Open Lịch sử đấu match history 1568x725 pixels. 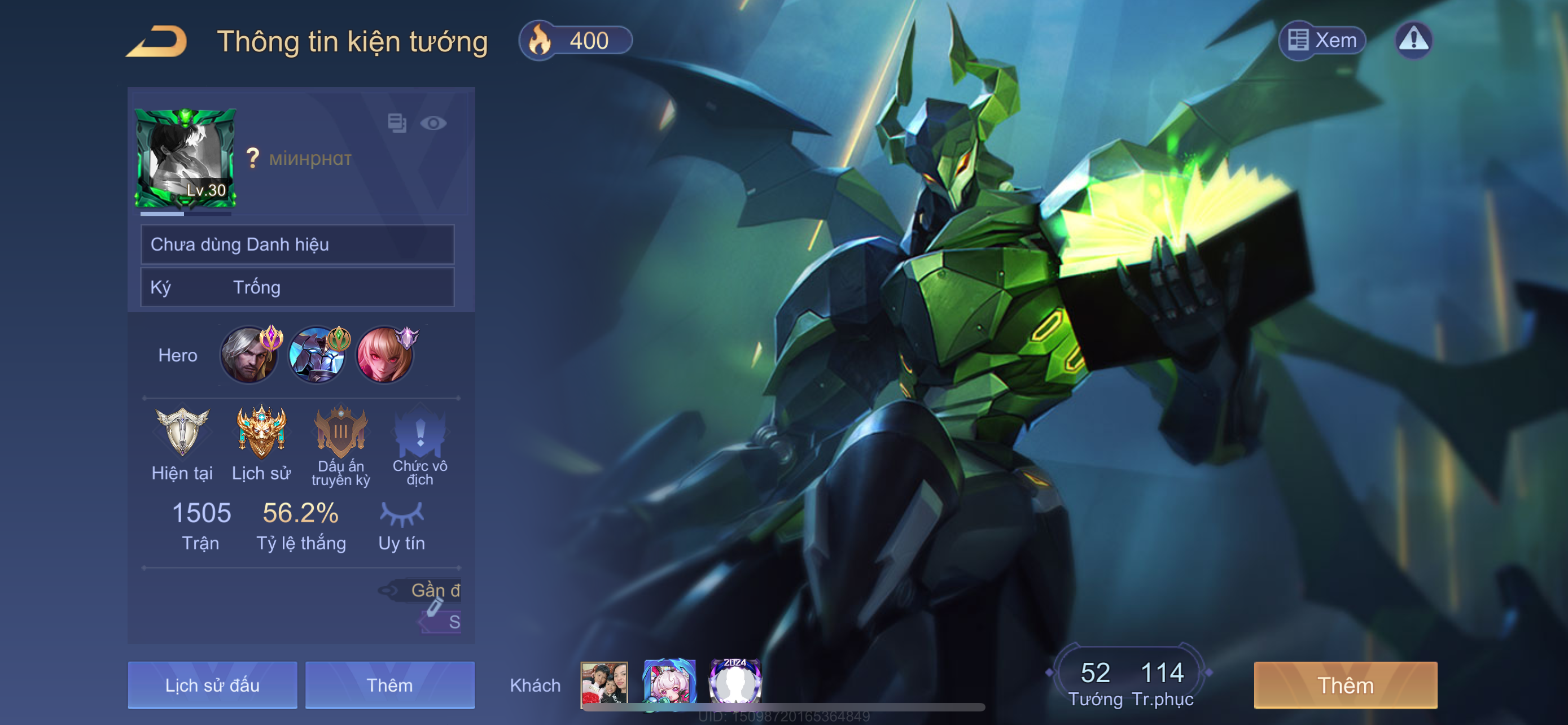point(212,685)
